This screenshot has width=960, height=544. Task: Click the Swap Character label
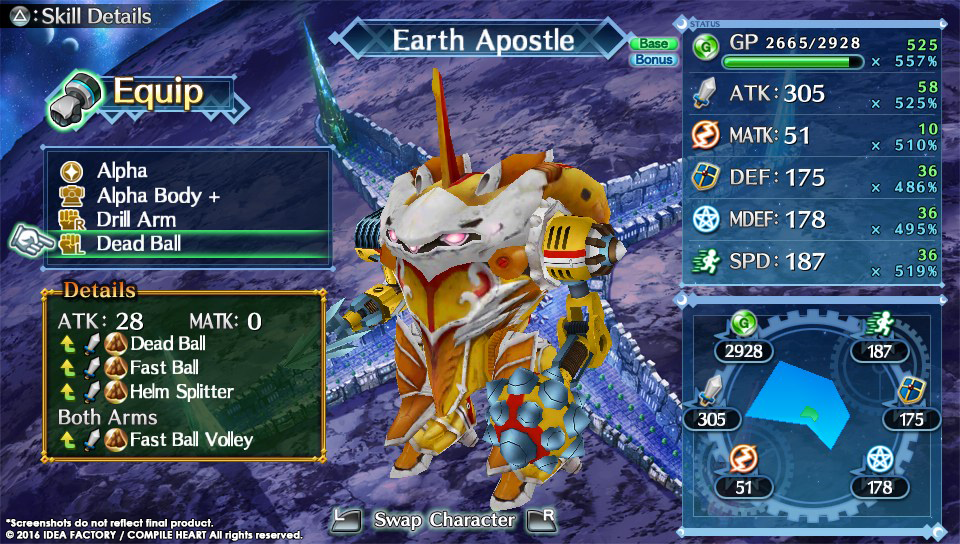(444, 519)
